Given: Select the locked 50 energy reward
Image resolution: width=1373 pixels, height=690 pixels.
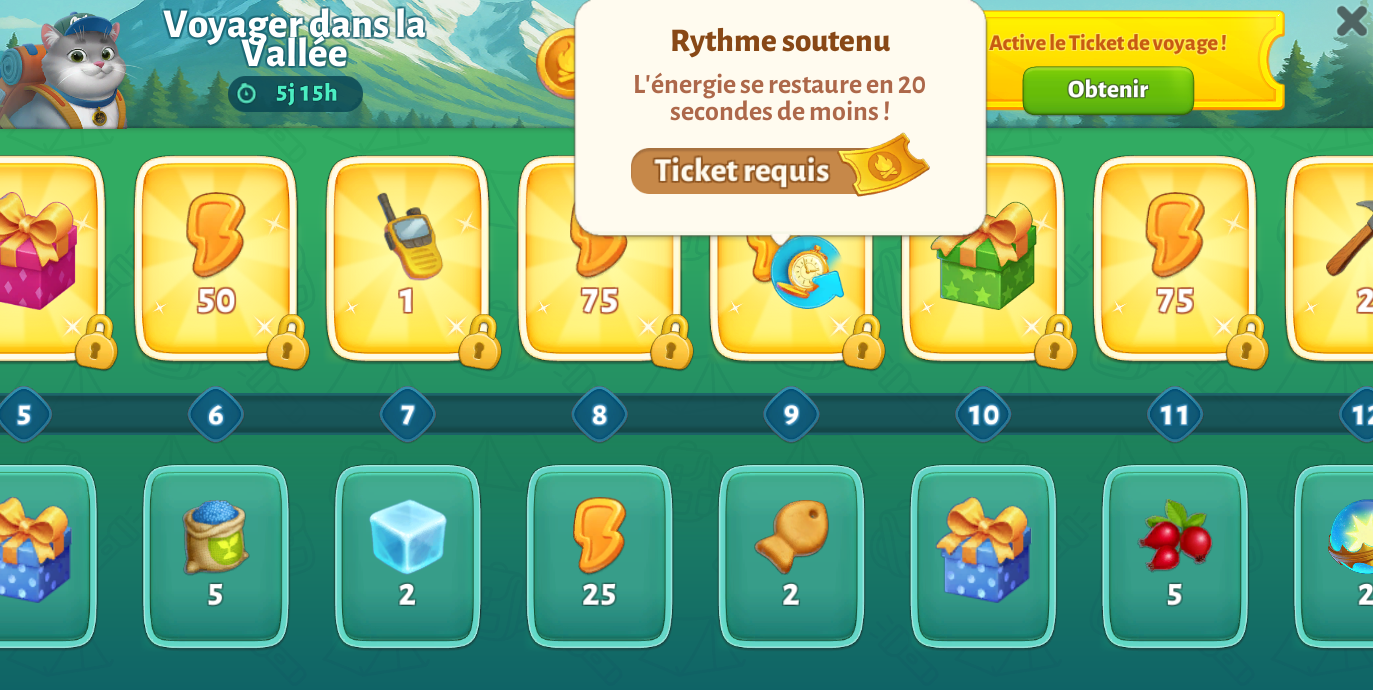Looking at the screenshot, I should [x=215, y=255].
